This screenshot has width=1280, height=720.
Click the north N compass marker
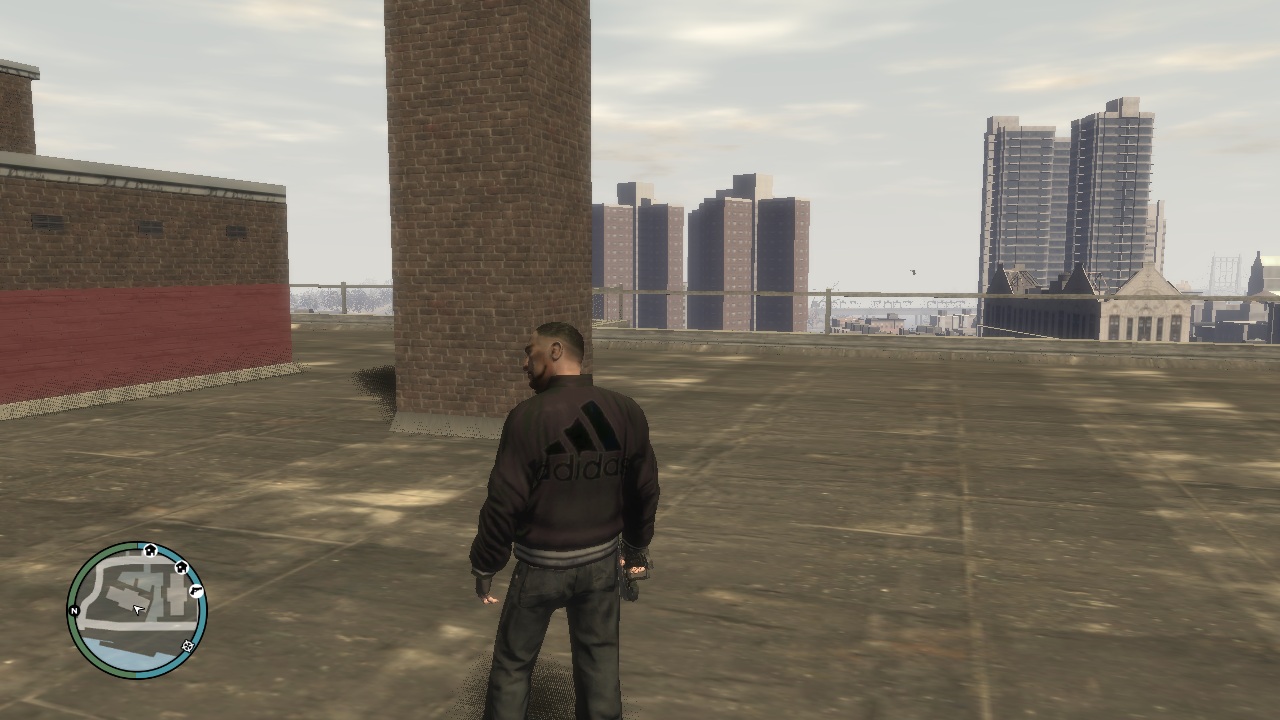coord(74,610)
